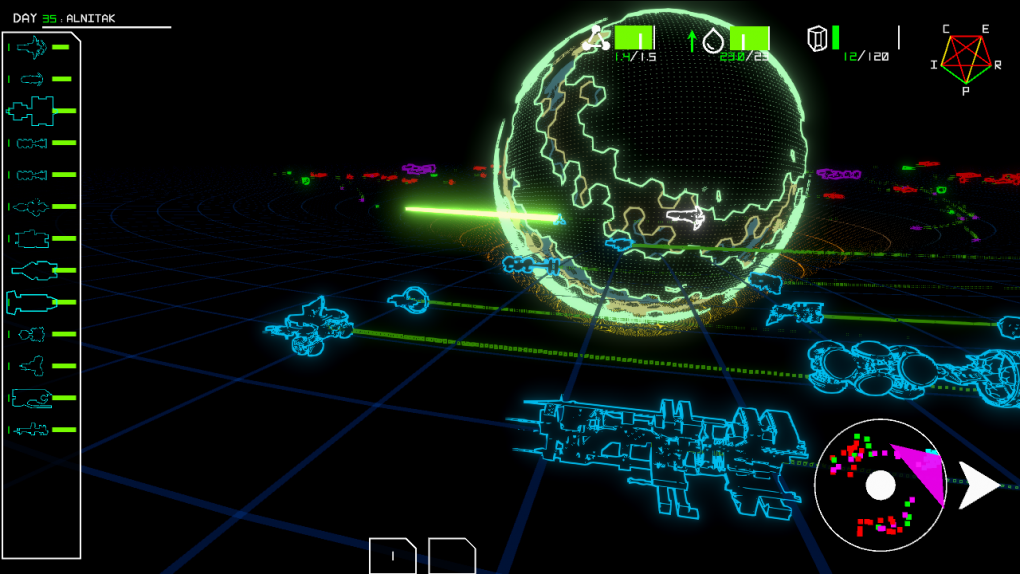
Task: Click the white arrow beside the radar
Action: tap(978, 485)
